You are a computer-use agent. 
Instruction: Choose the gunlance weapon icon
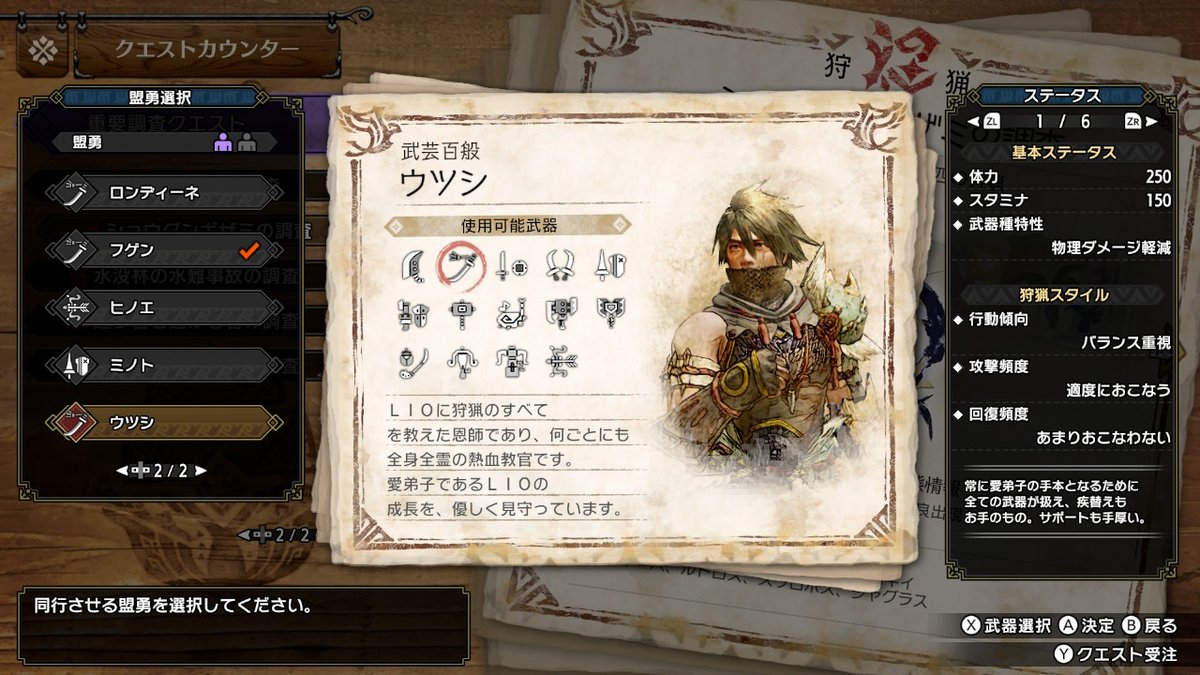[412, 312]
